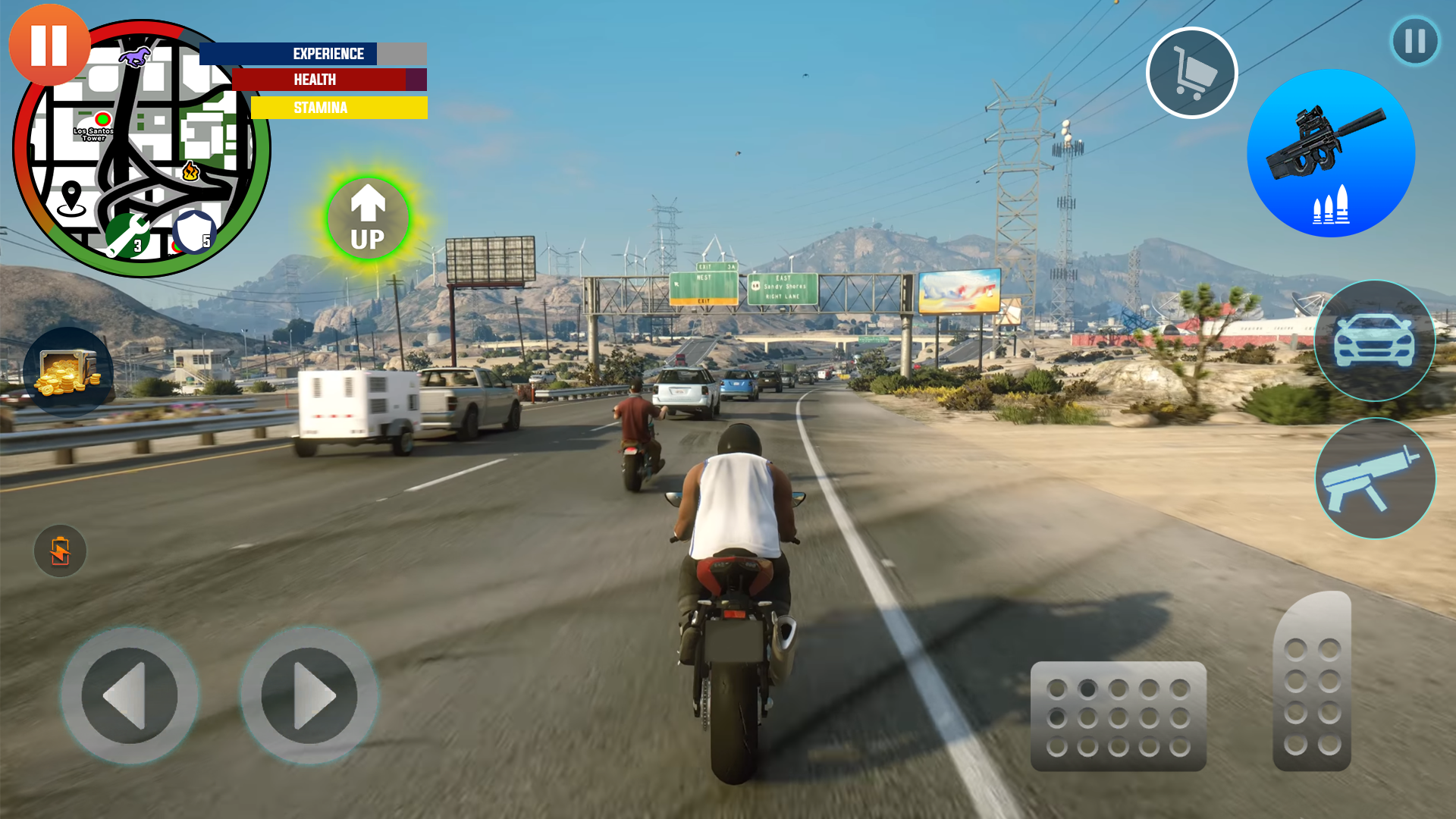Viewport: 1456px width, 819px height.
Task: Open the weapon shop cart
Action: (x=1192, y=72)
